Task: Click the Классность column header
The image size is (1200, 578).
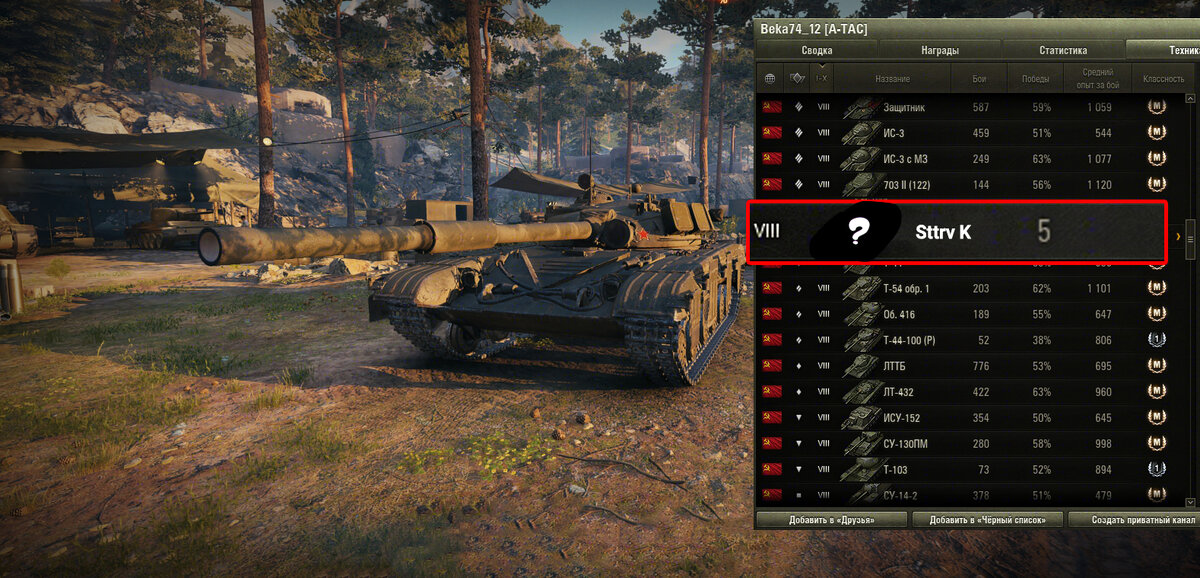Action: [1157, 78]
